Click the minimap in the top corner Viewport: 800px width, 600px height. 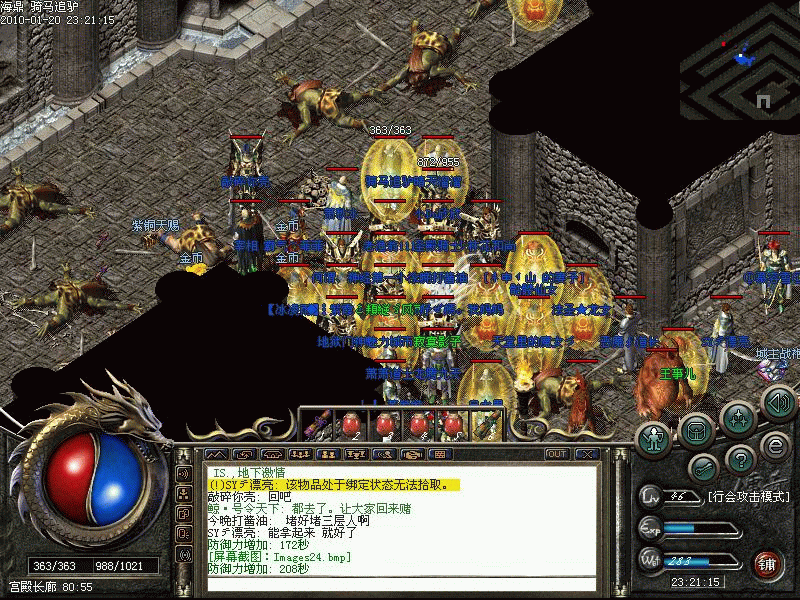pyautogui.click(x=739, y=60)
